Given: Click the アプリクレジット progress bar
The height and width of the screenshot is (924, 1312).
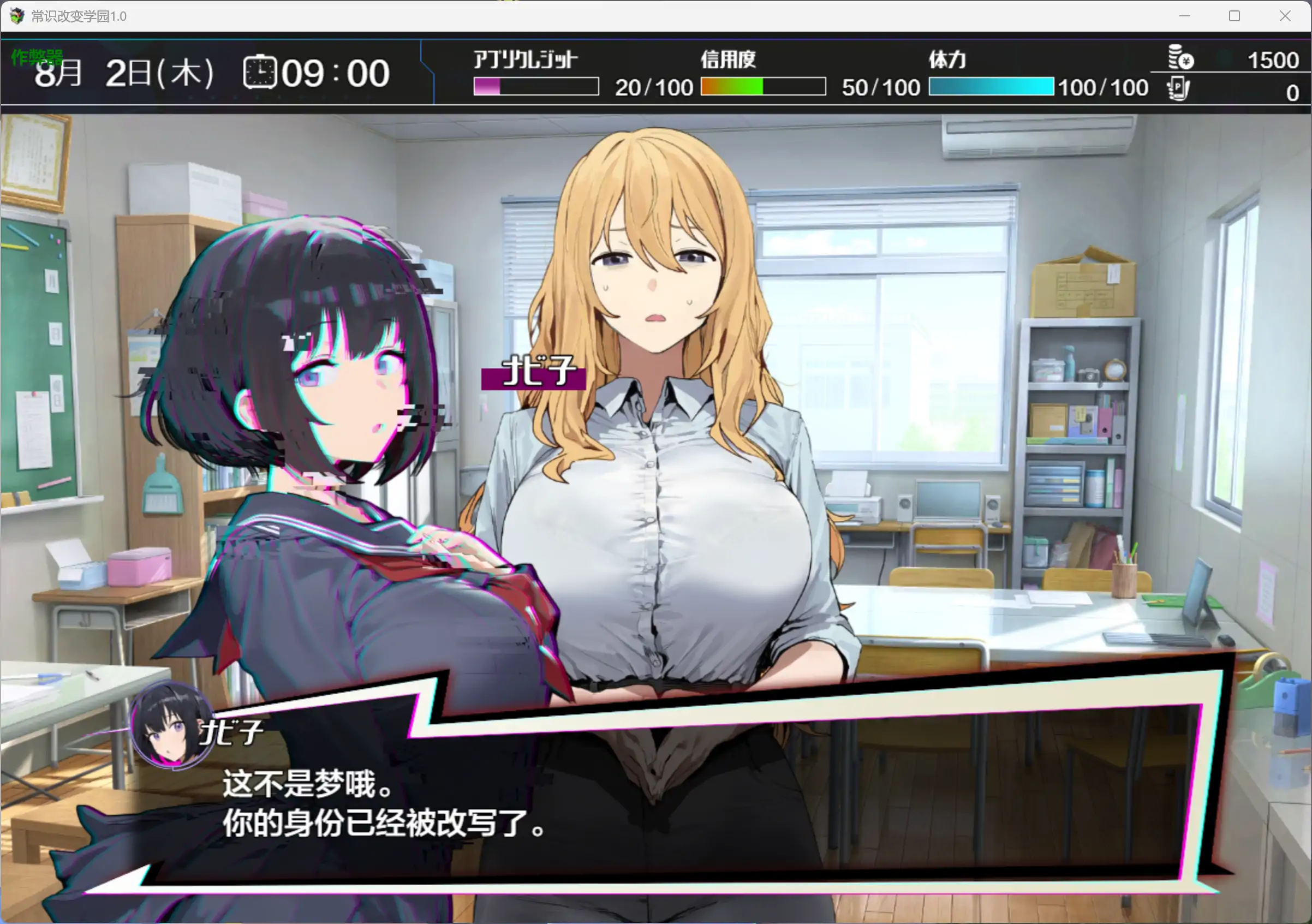Looking at the screenshot, I should point(535,87).
